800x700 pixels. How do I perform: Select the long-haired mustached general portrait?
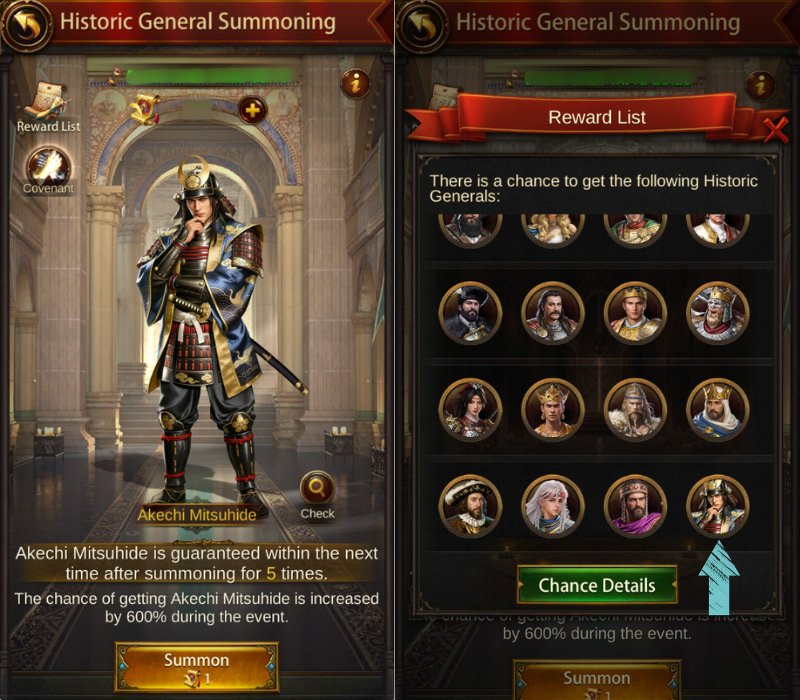pos(552,313)
